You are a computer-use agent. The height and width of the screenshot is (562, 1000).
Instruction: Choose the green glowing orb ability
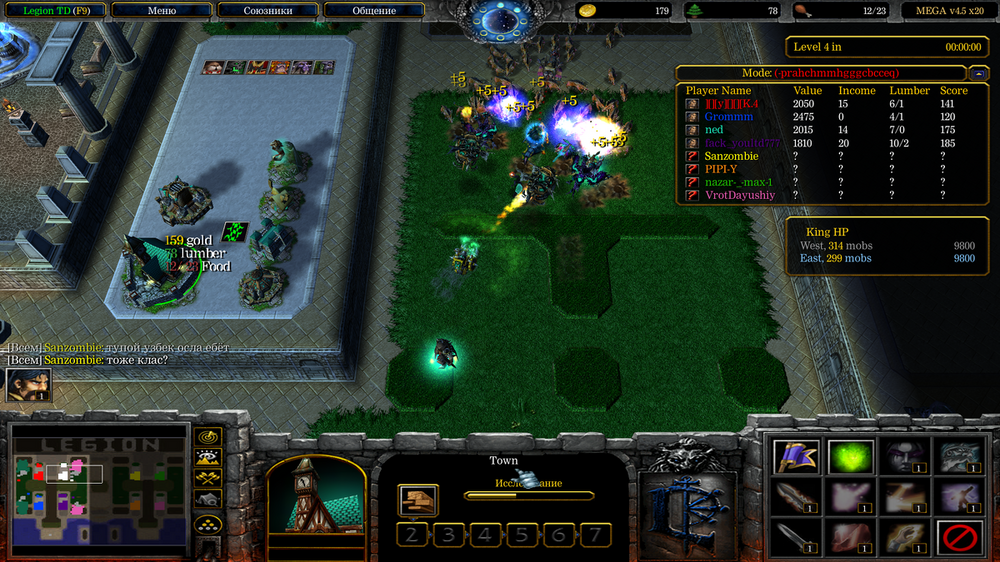(x=849, y=457)
